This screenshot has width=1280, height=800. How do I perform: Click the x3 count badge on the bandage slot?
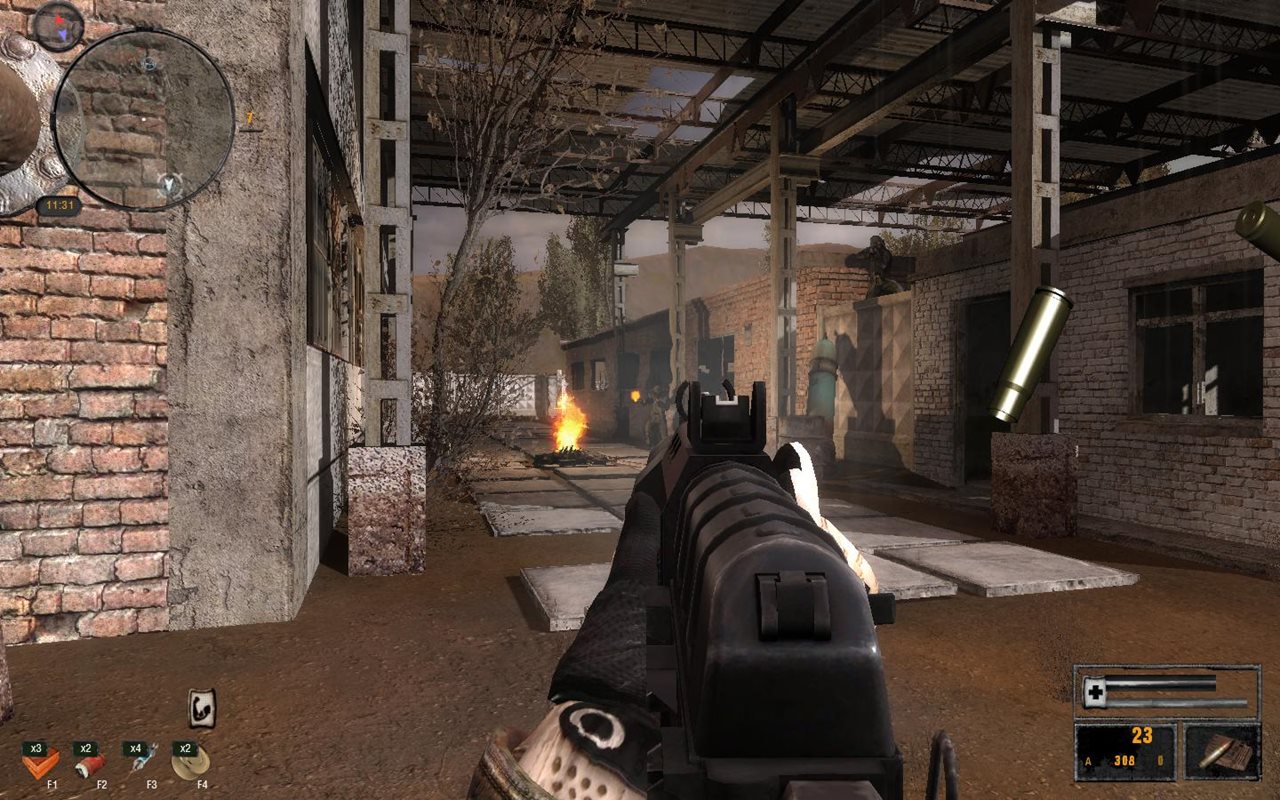[37, 749]
